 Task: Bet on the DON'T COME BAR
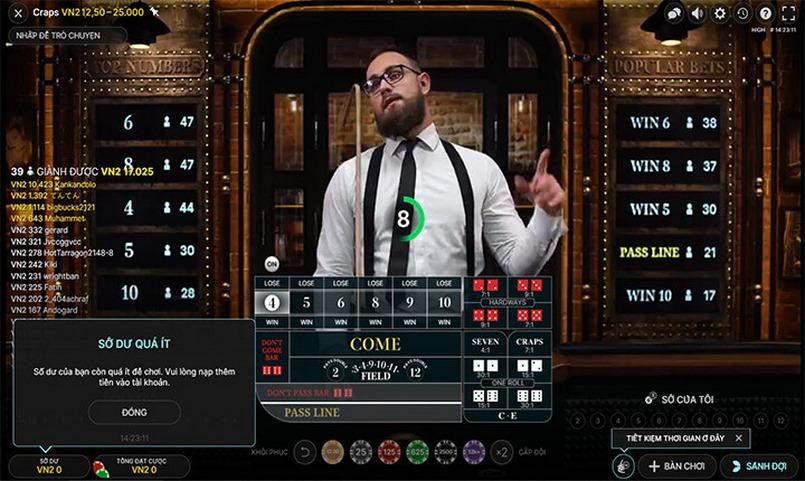[271, 356]
